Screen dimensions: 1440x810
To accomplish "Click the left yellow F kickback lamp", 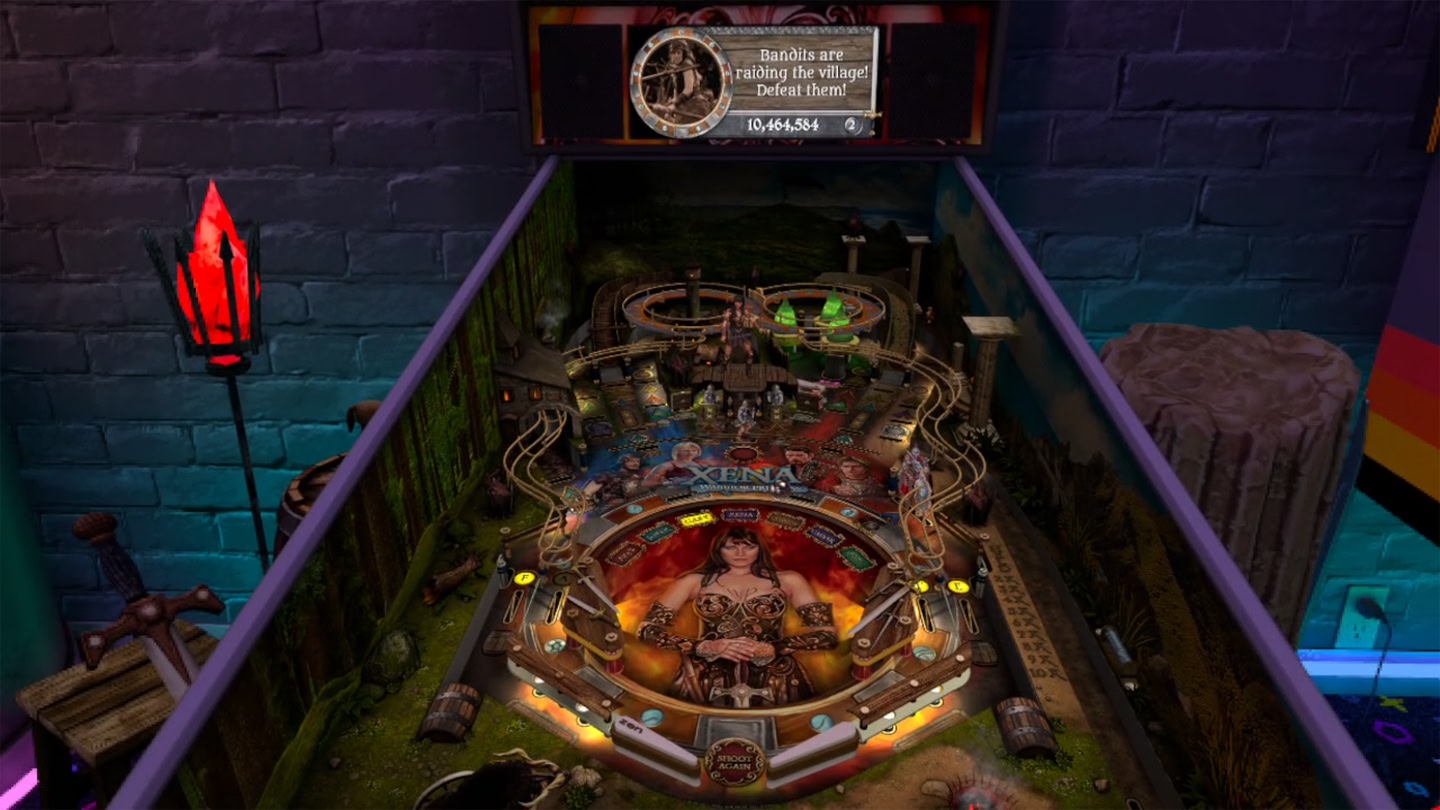I will [523, 578].
